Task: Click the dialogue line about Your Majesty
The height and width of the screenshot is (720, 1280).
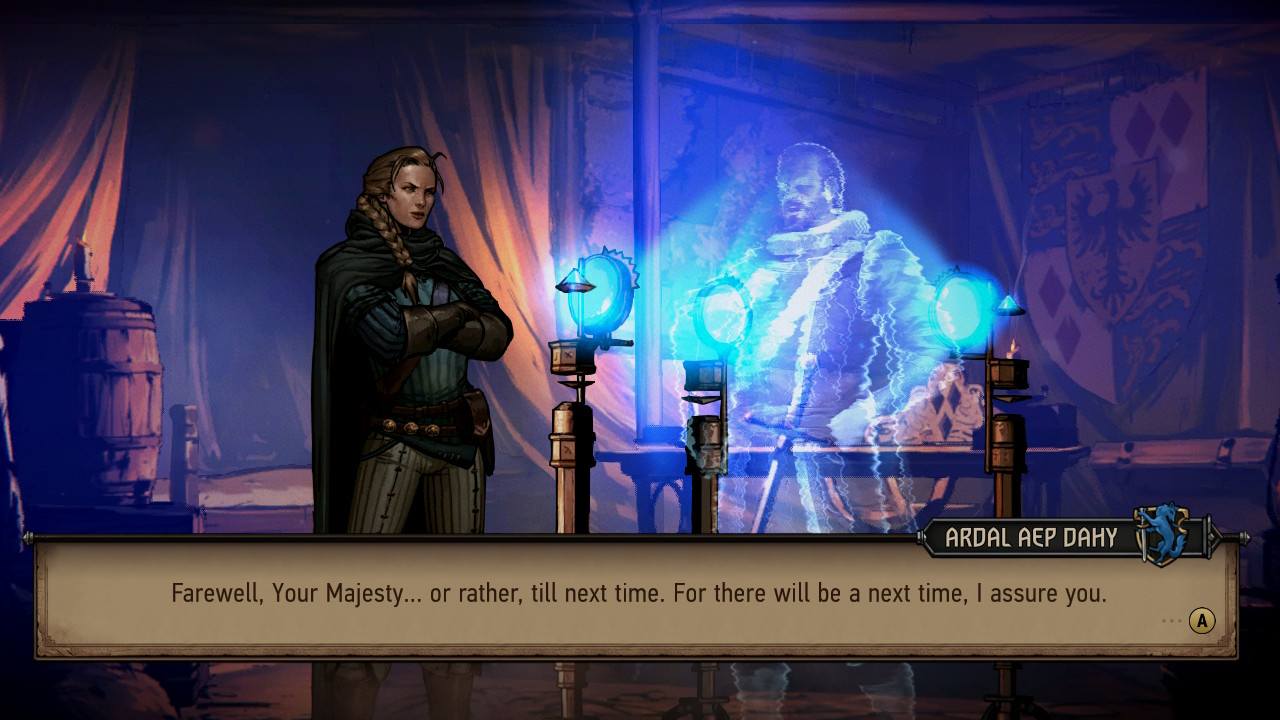Action: pos(640,592)
